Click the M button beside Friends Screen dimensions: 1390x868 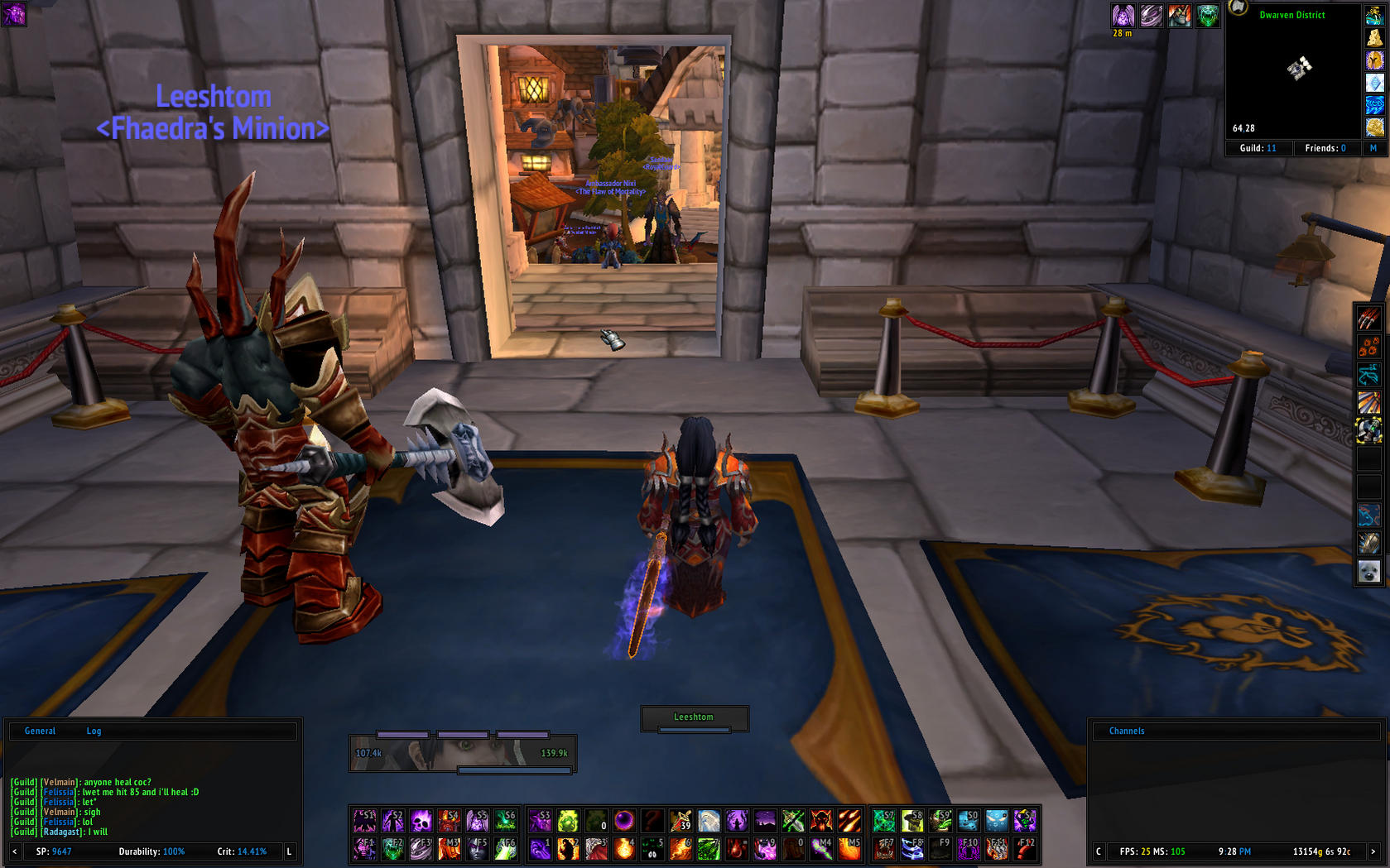(1373, 148)
